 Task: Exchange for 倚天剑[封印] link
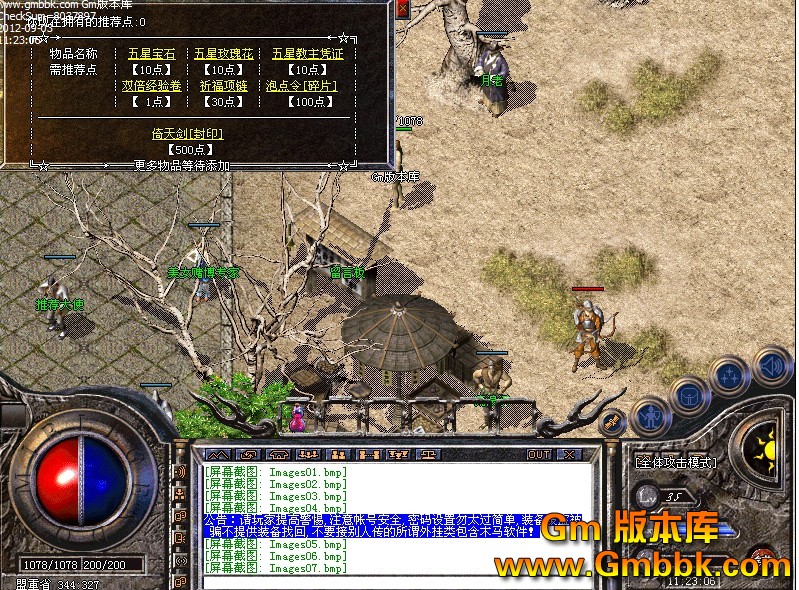185,132
